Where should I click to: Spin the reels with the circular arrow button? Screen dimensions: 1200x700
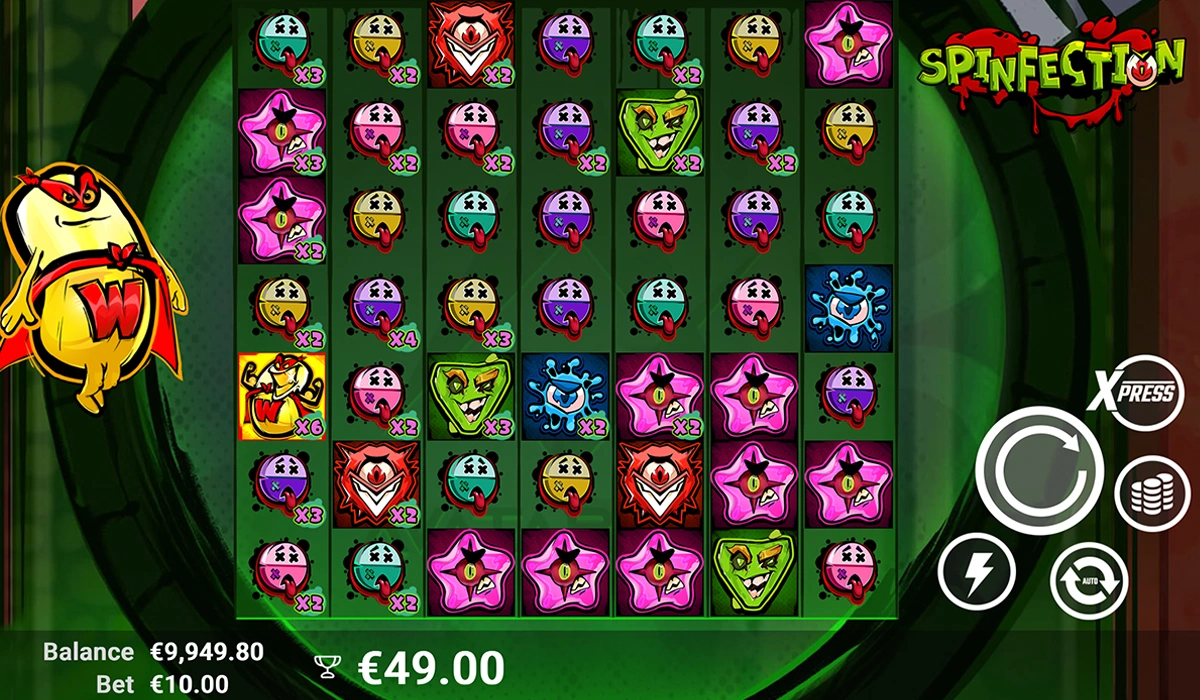1040,470
